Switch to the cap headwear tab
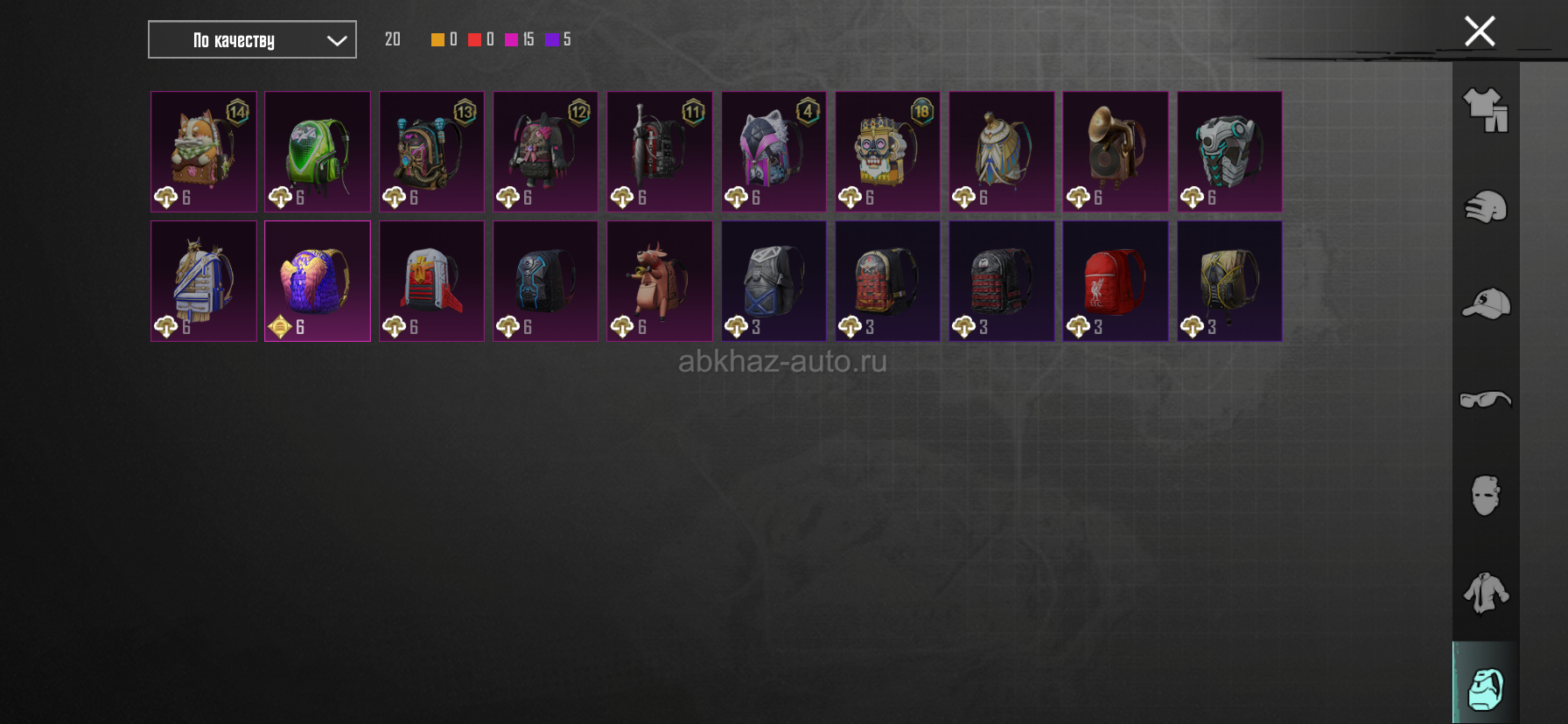 pyautogui.click(x=1486, y=304)
